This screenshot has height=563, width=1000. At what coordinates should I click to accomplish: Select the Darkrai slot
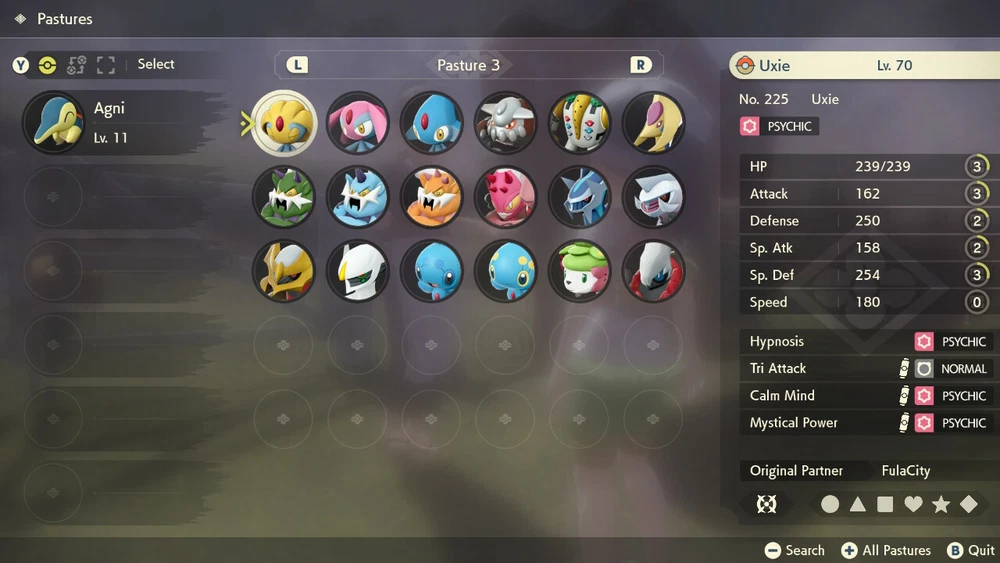coord(654,271)
